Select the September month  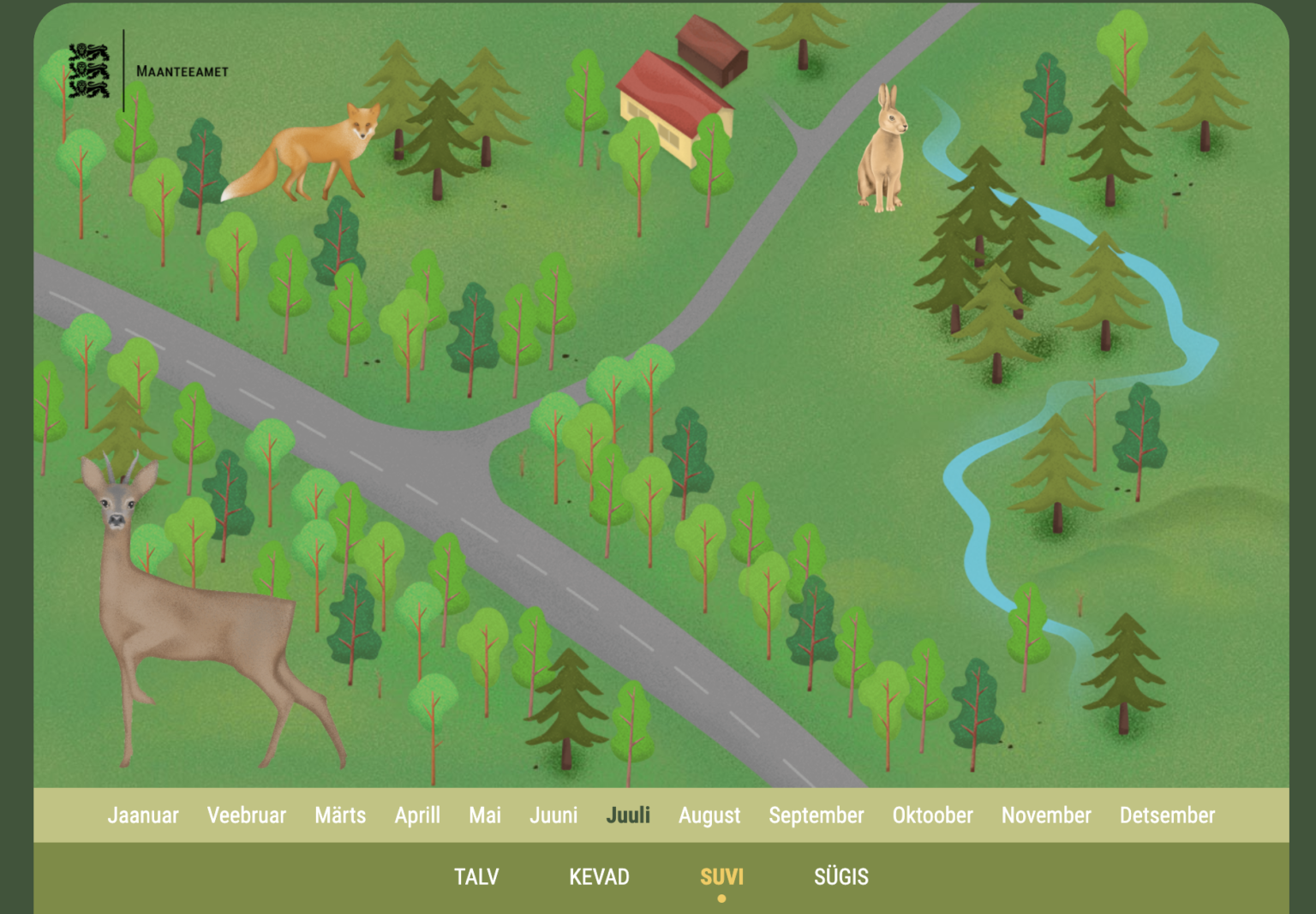(817, 815)
